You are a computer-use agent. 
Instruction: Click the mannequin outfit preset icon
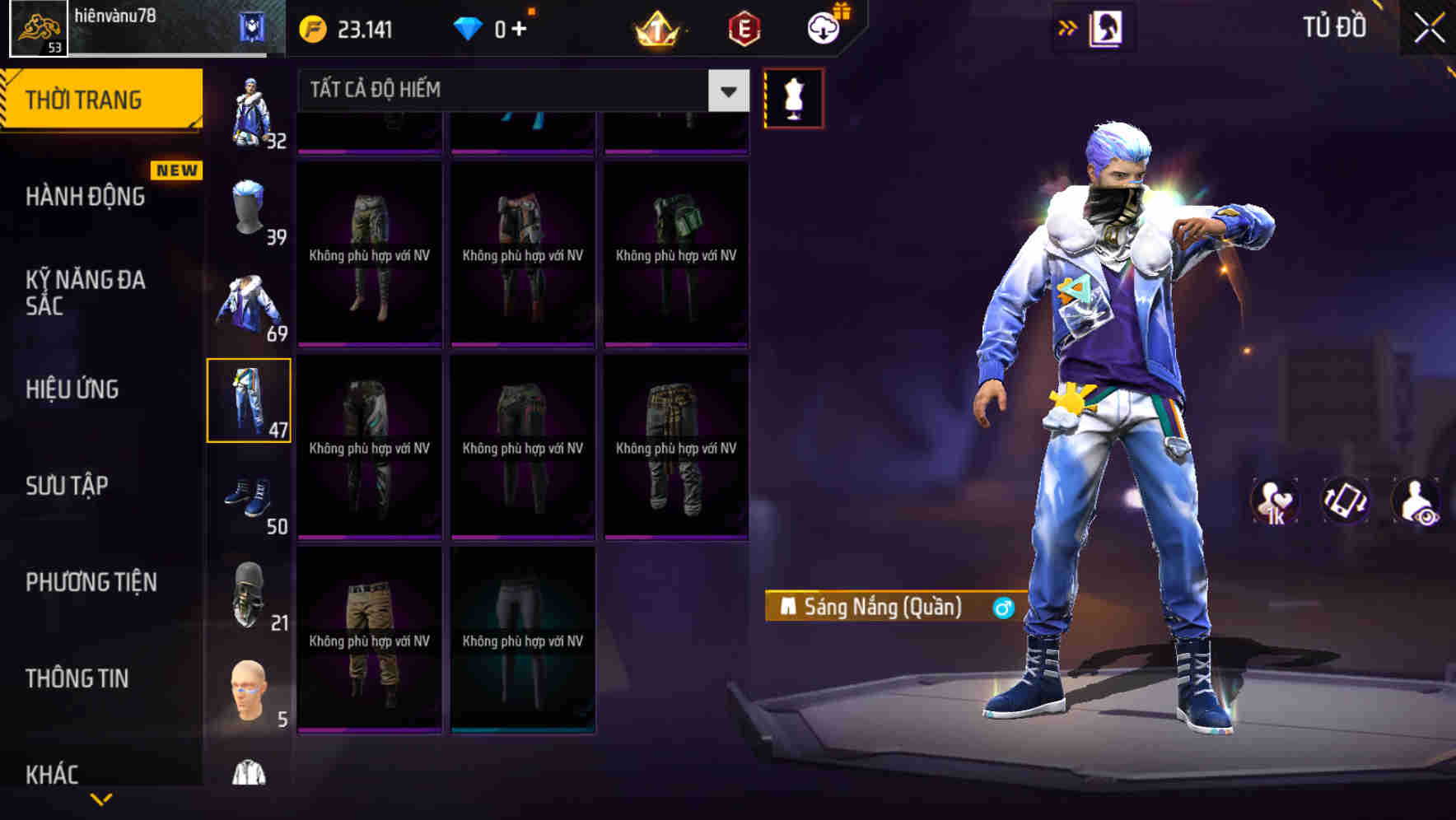tap(793, 96)
